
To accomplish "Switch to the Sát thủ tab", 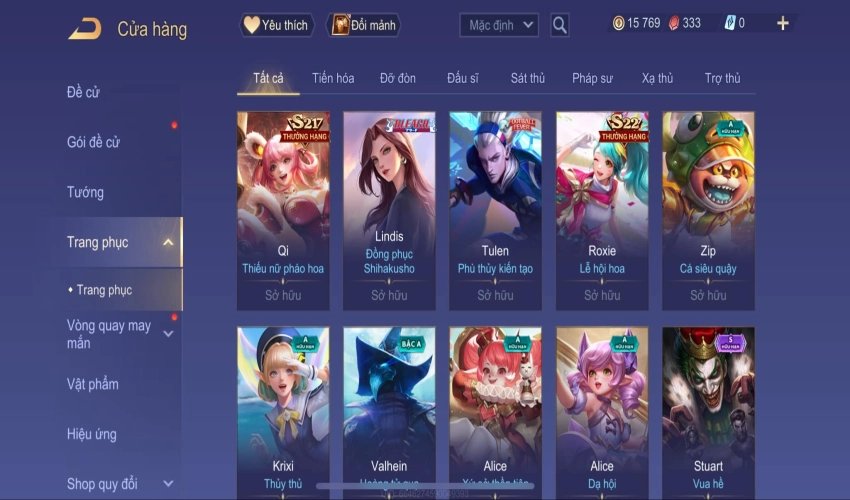I will click(528, 78).
